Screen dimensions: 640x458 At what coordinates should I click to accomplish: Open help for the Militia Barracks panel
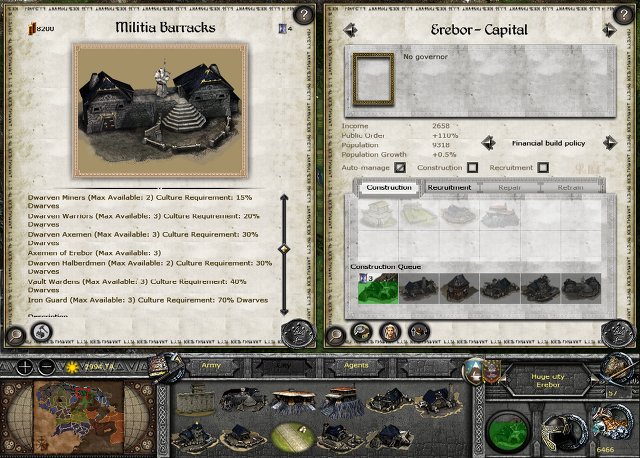[x=301, y=15]
